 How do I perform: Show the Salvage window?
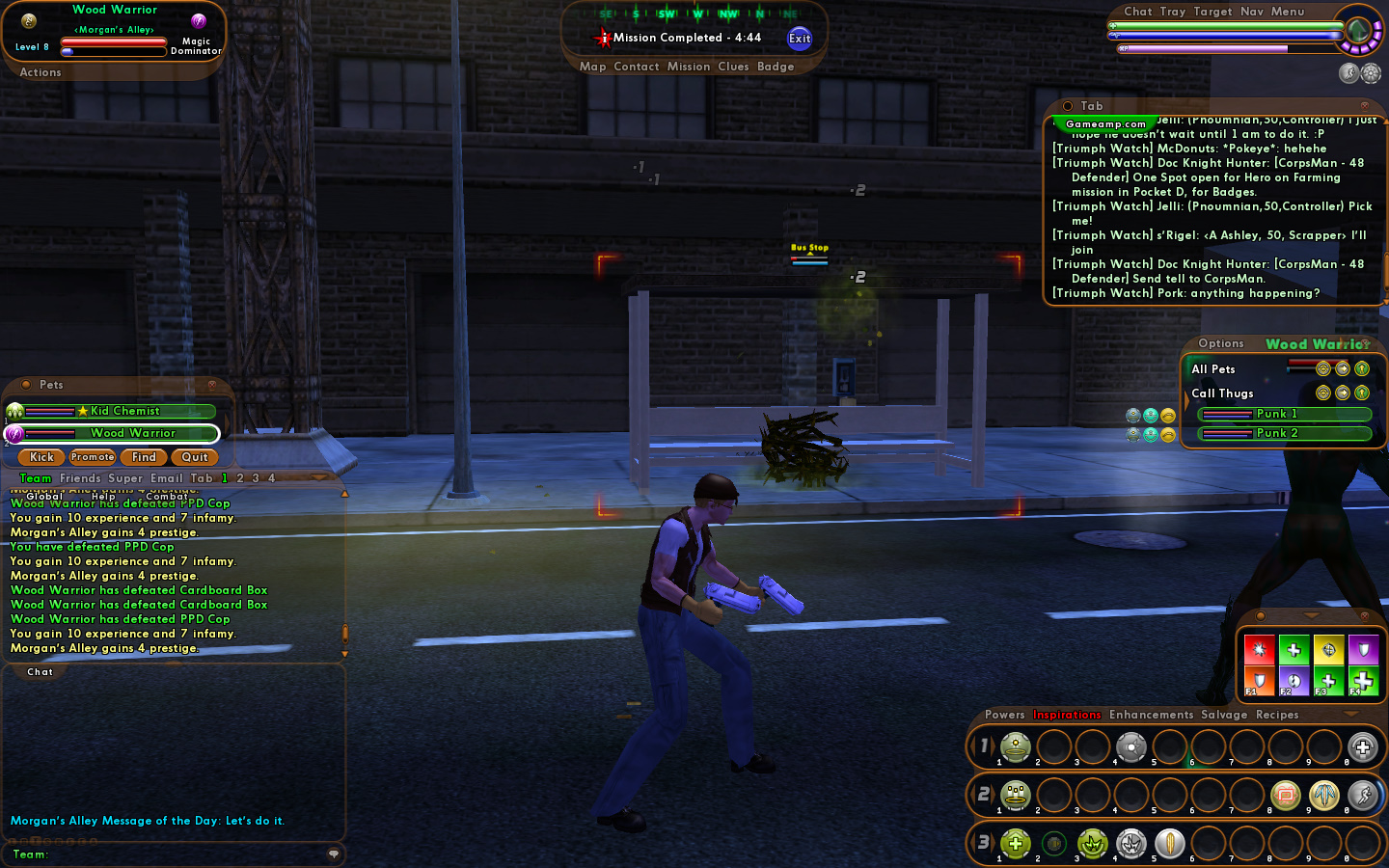pos(1224,715)
